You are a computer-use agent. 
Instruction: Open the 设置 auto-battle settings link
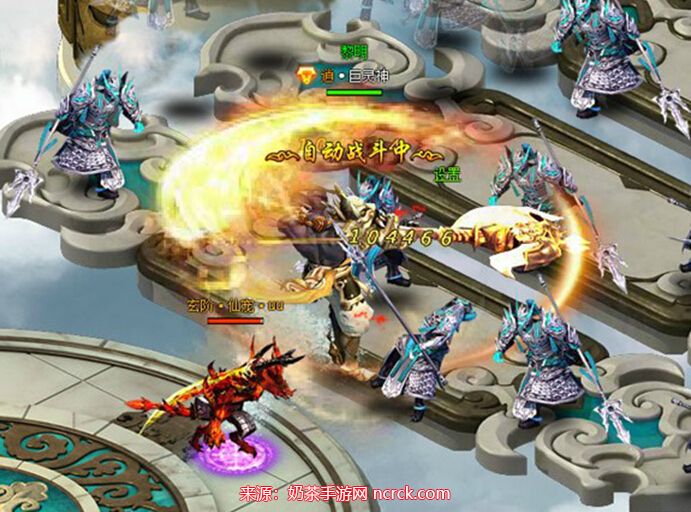(445, 174)
